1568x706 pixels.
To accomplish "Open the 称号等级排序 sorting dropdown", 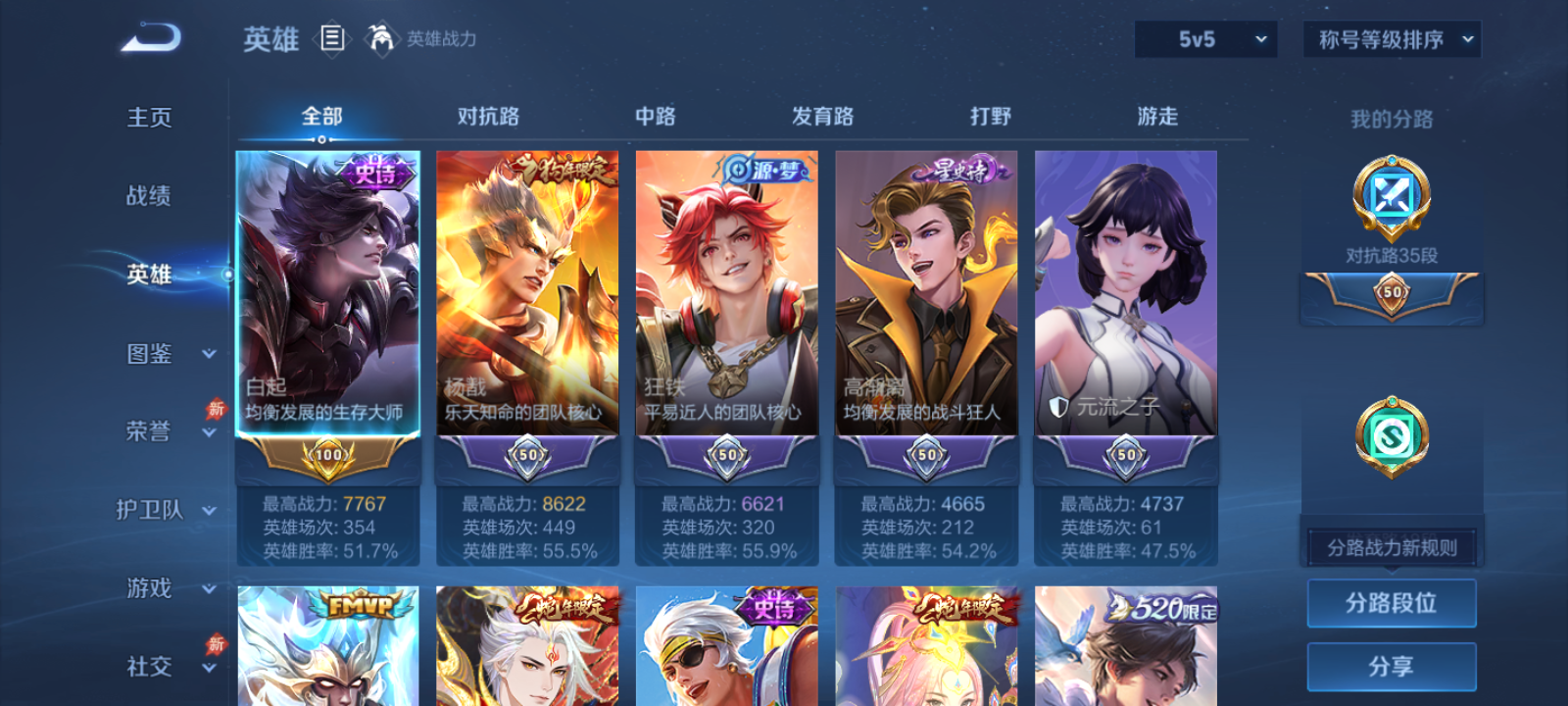I will (1390, 40).
